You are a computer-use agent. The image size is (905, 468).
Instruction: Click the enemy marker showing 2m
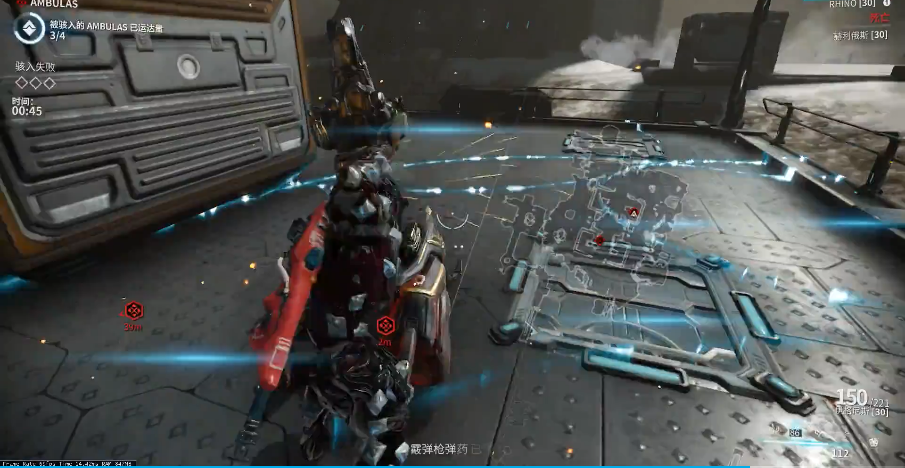point(385,325)
